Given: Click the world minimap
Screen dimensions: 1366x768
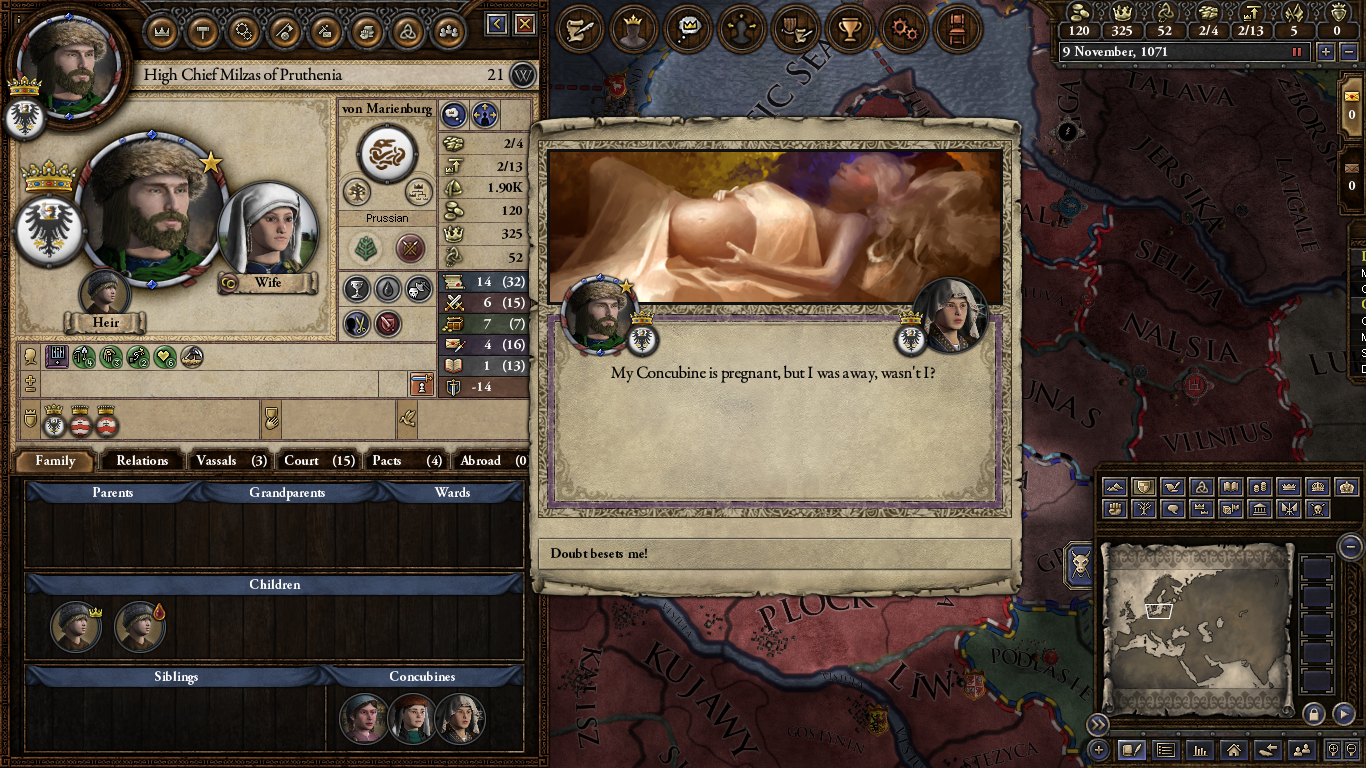Looking at the screenshot, I should (1196, 627).
